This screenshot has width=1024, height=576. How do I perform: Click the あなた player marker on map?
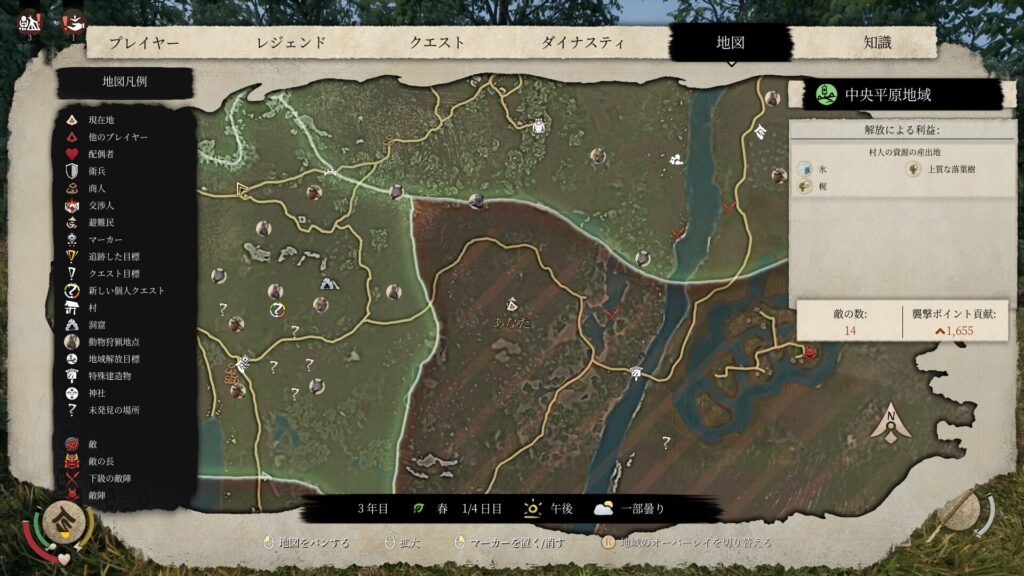click(x=511, y=304)
